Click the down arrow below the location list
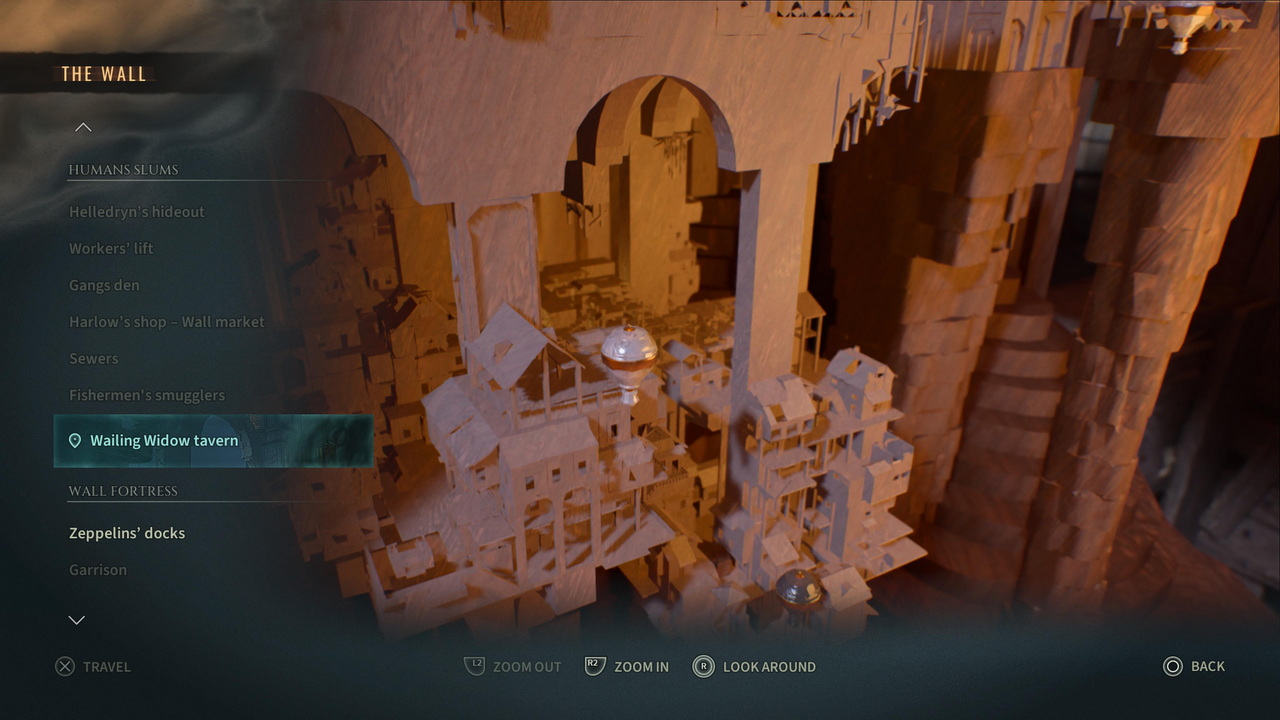 click(x=76, y=620)
